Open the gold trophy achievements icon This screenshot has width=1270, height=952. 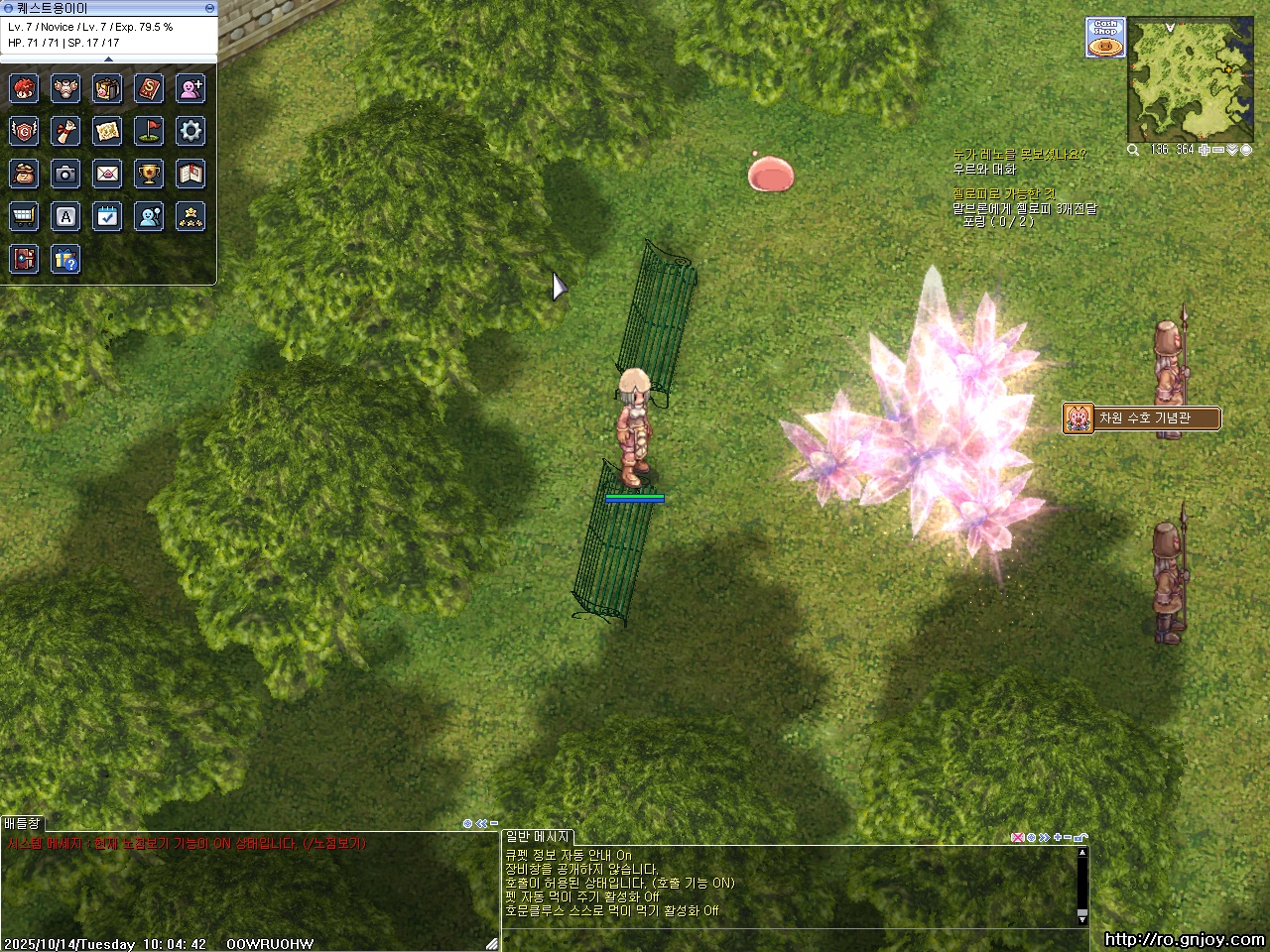[x=149, y=174]
